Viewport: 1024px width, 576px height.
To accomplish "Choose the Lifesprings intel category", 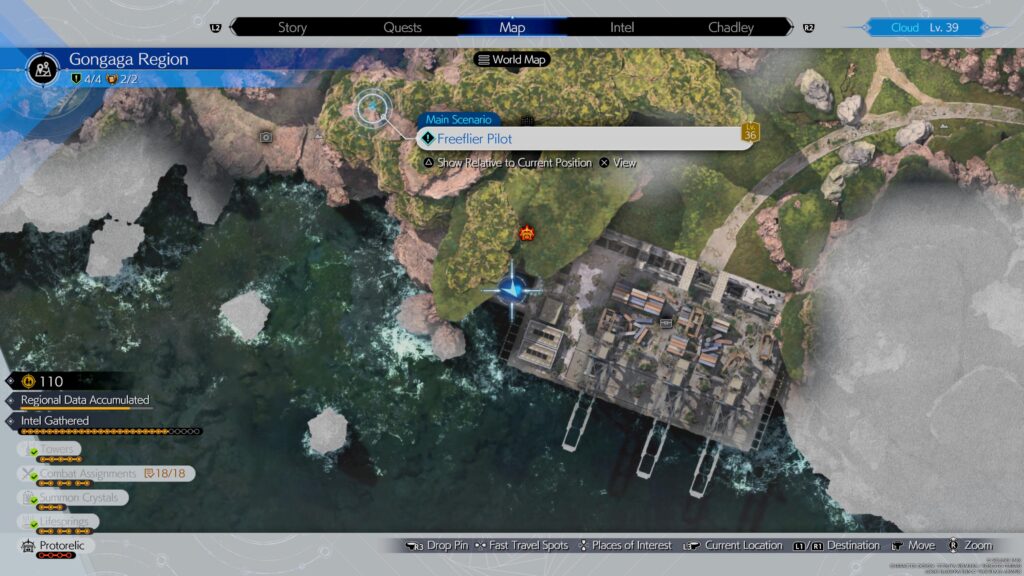I will 68,521.
